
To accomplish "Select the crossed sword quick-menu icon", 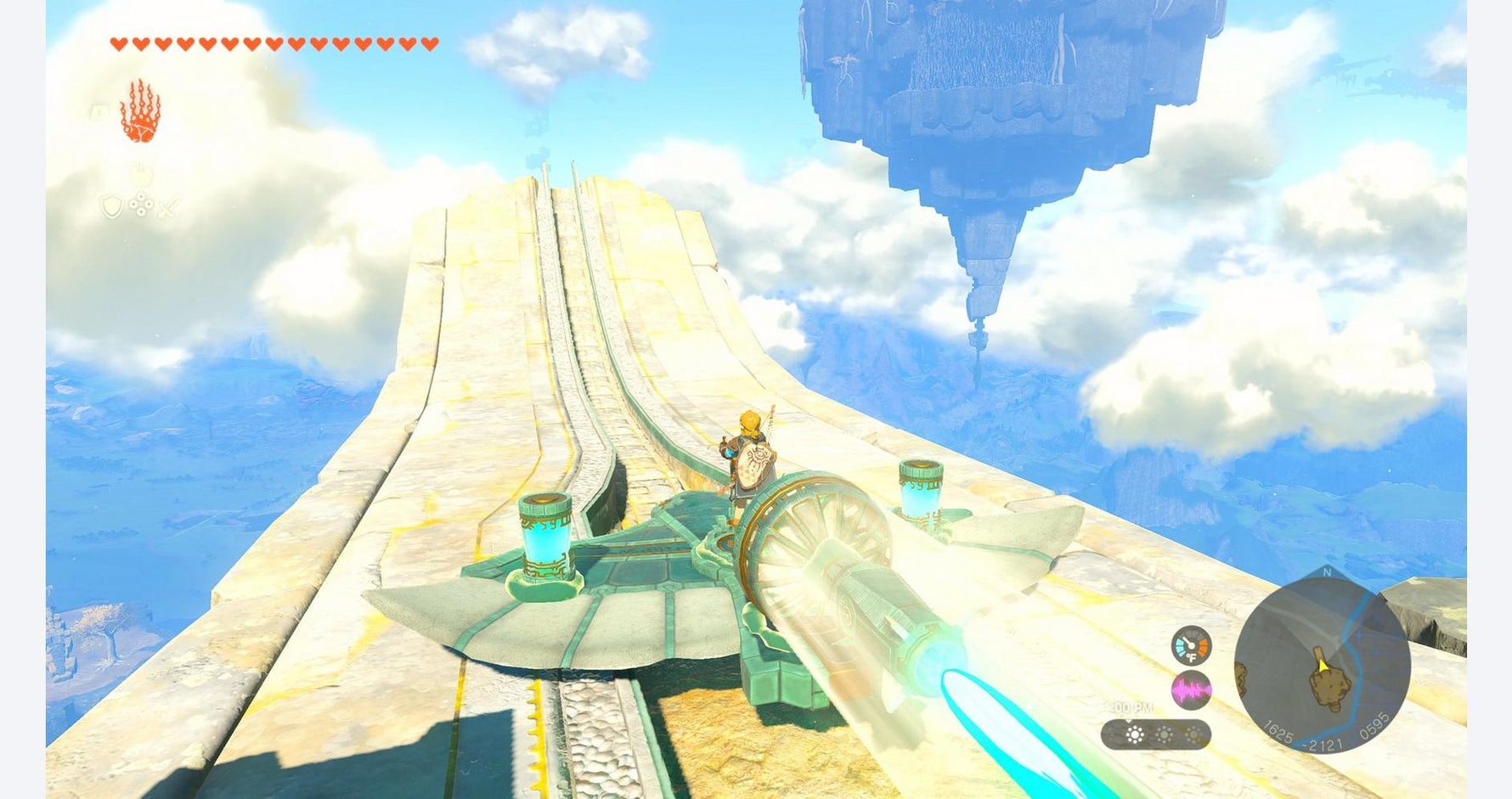I will [x=169, y=206].
